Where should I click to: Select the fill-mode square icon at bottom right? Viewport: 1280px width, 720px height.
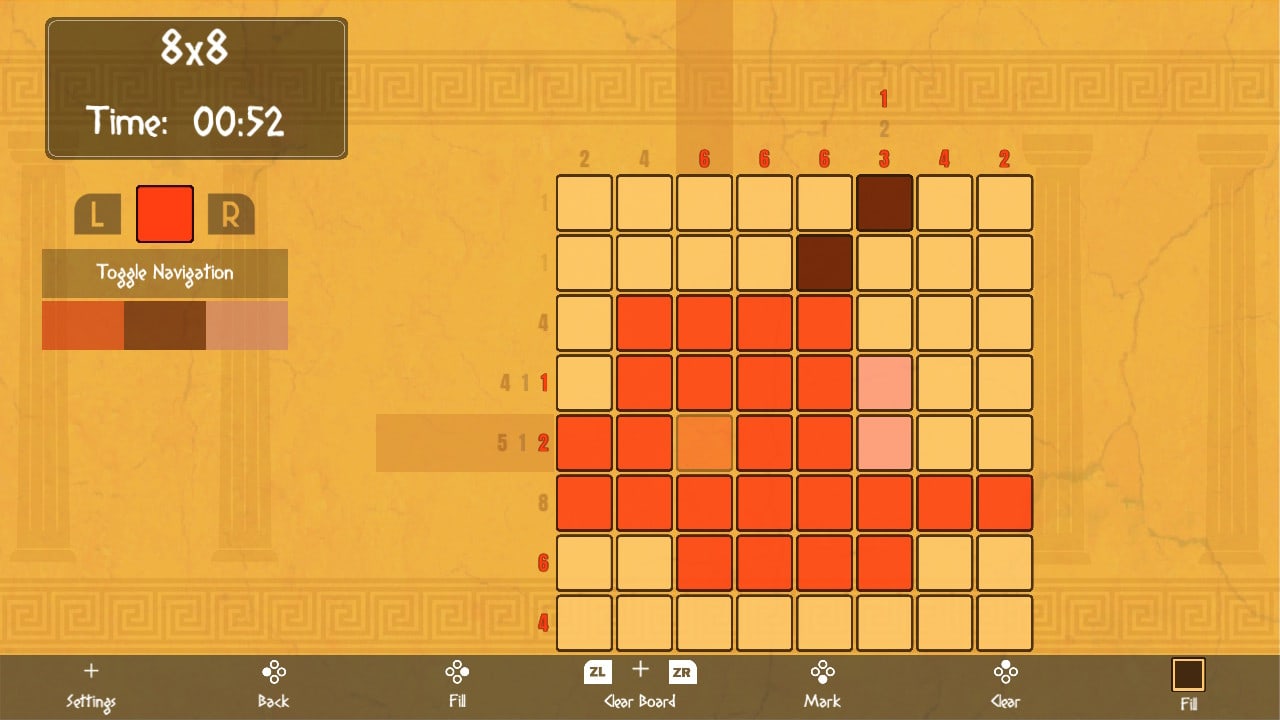pyautogui.click(x=1188, y=675)
